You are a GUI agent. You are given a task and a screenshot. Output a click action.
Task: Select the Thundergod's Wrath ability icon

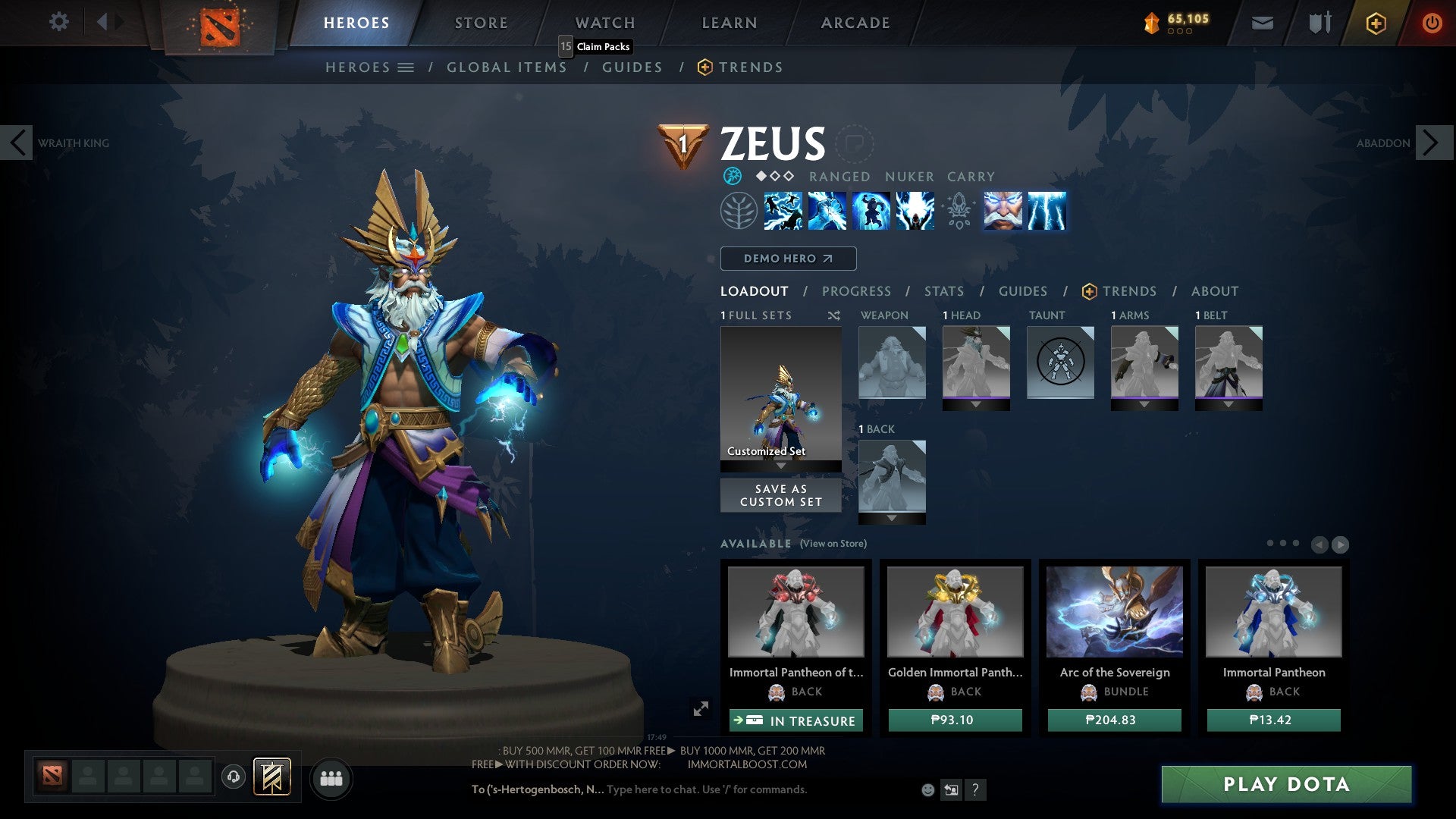click(x=915, y=212)
